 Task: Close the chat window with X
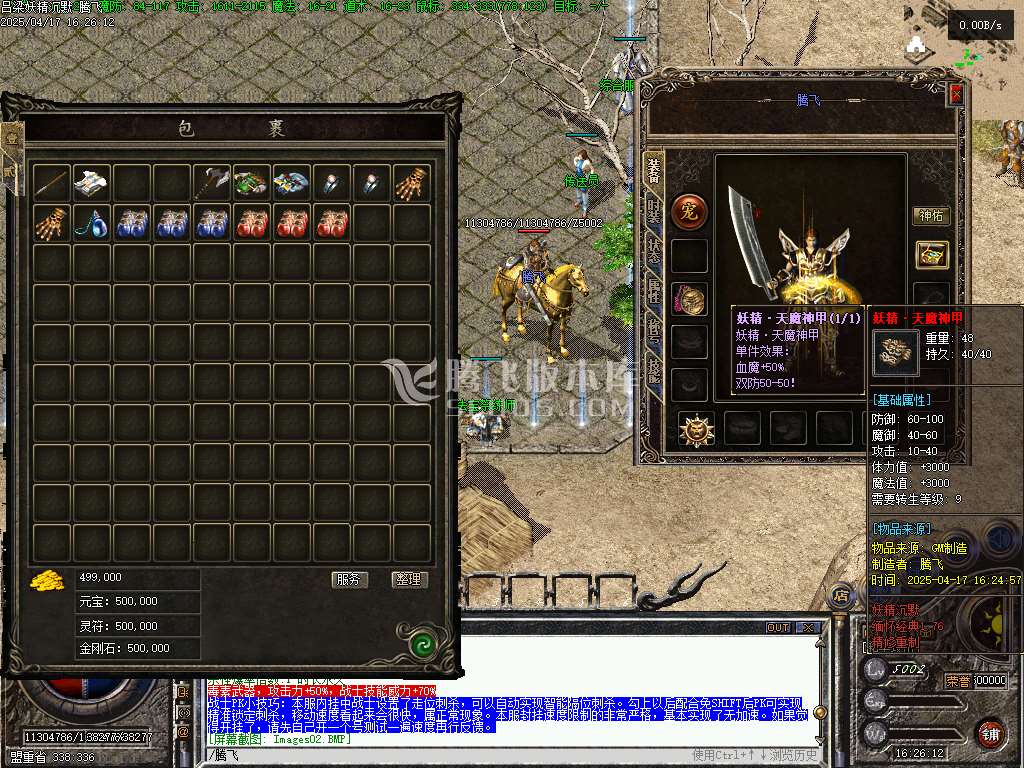click(808, 628)
